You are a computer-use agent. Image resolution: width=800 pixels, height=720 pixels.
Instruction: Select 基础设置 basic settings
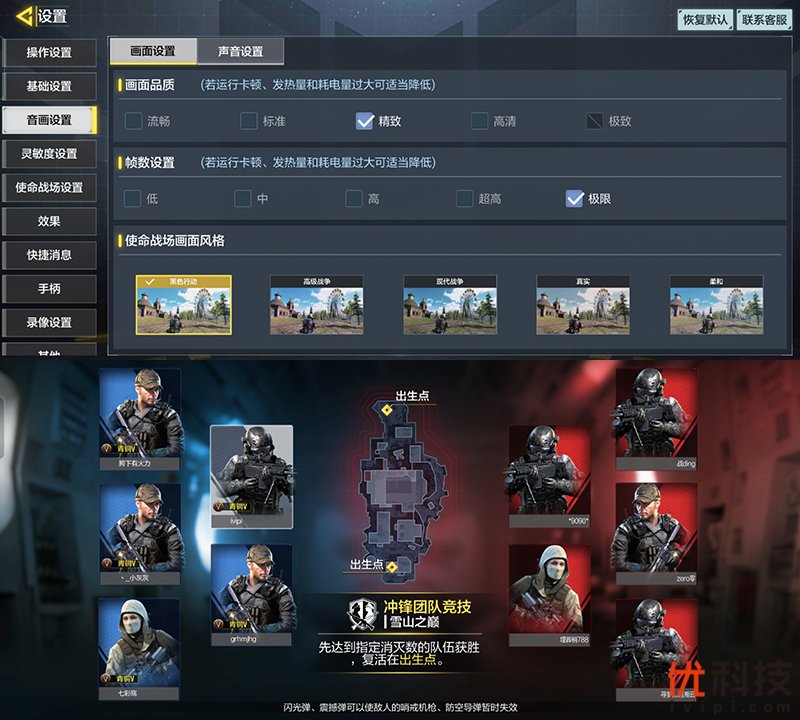49,86
